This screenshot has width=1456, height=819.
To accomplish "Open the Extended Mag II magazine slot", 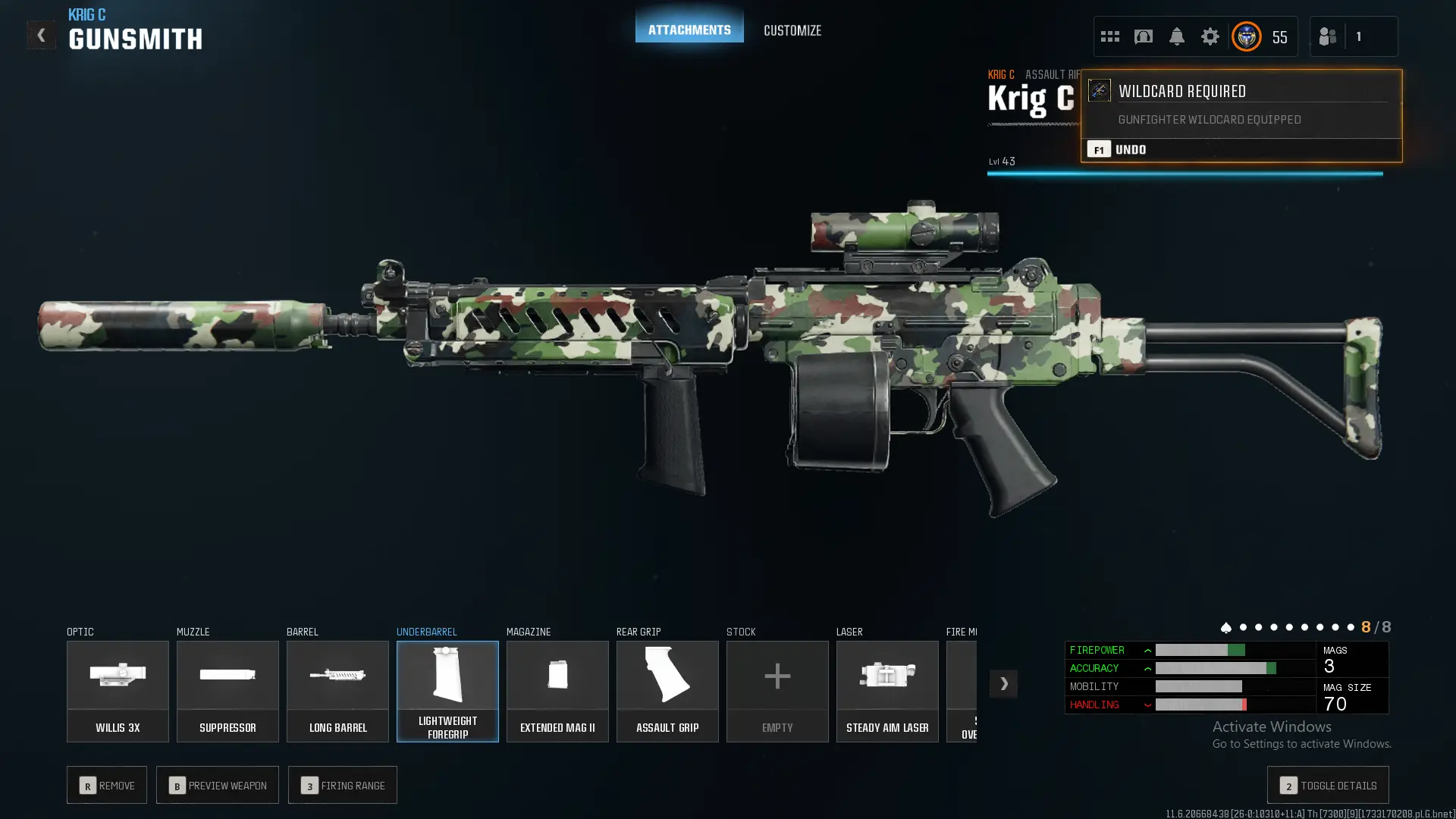I will (x=557, y=691).
